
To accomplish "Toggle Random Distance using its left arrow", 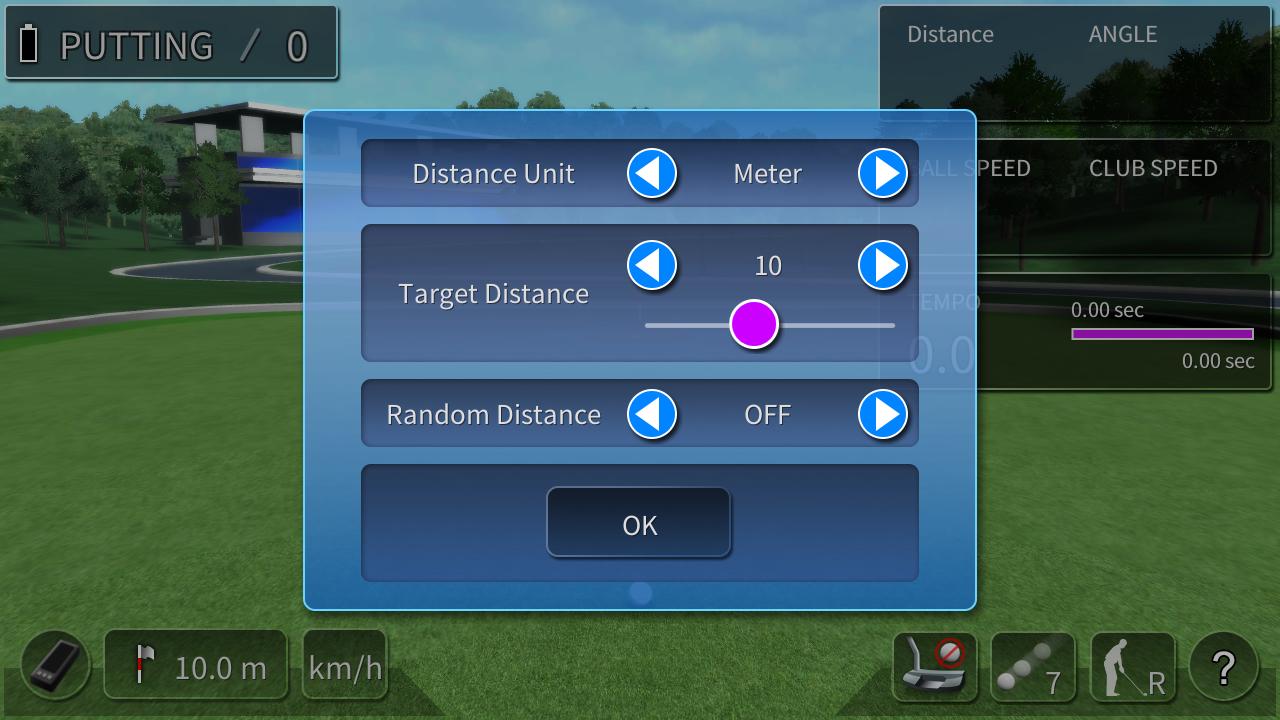I will pyautogui.click(x=652, y=414).
